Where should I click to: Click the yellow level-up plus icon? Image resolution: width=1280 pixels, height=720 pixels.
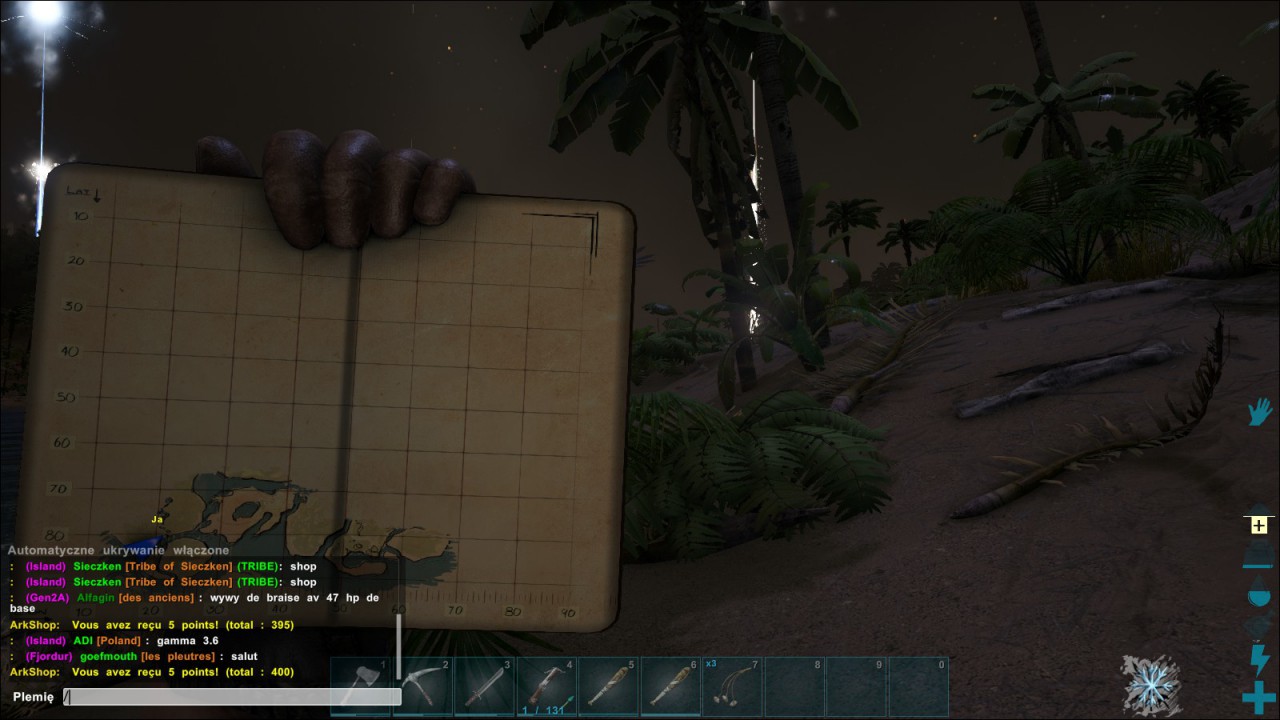[x=1258, y=526]
